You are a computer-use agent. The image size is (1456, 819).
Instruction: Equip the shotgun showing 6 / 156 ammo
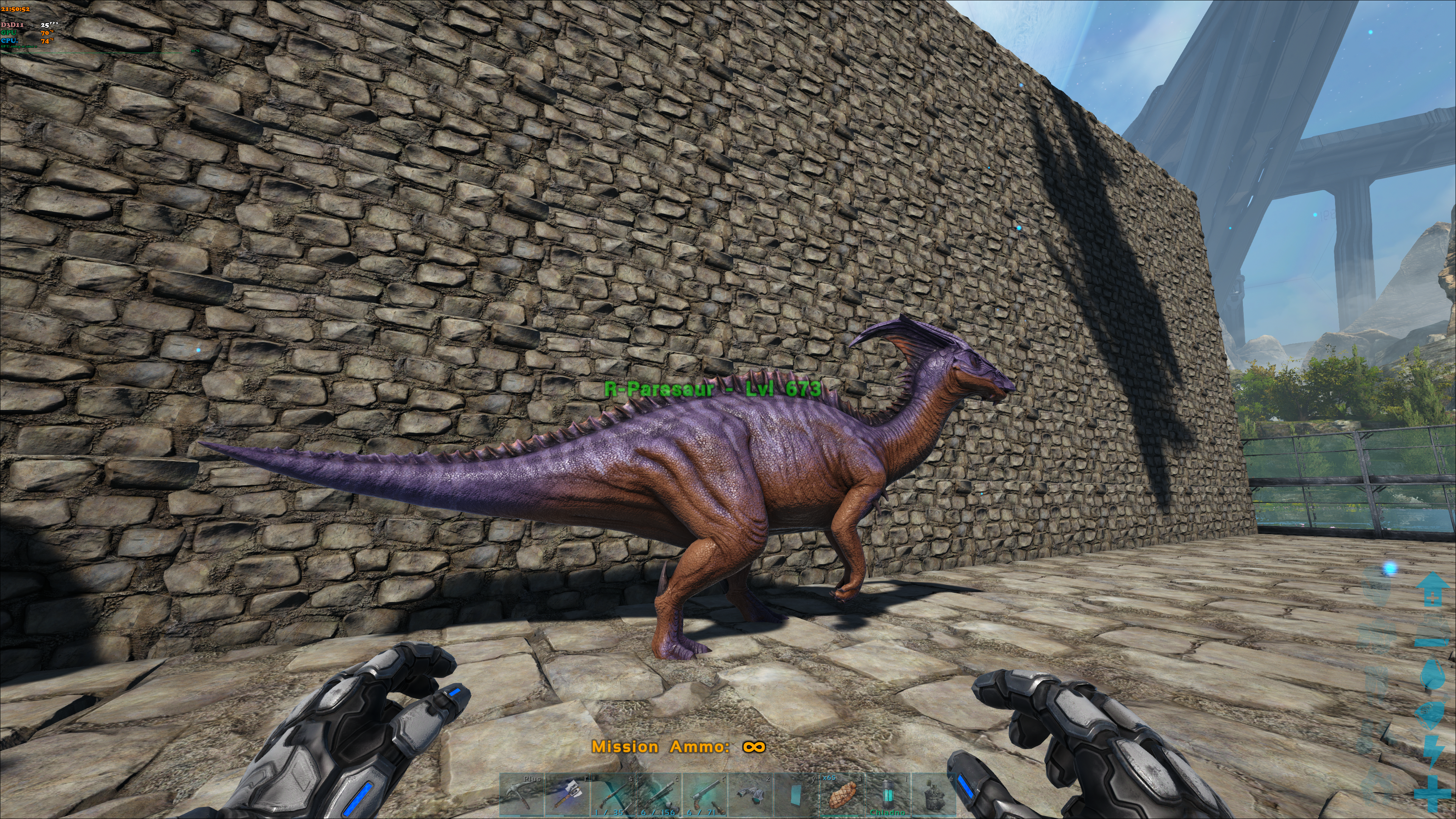coord(659,794)
